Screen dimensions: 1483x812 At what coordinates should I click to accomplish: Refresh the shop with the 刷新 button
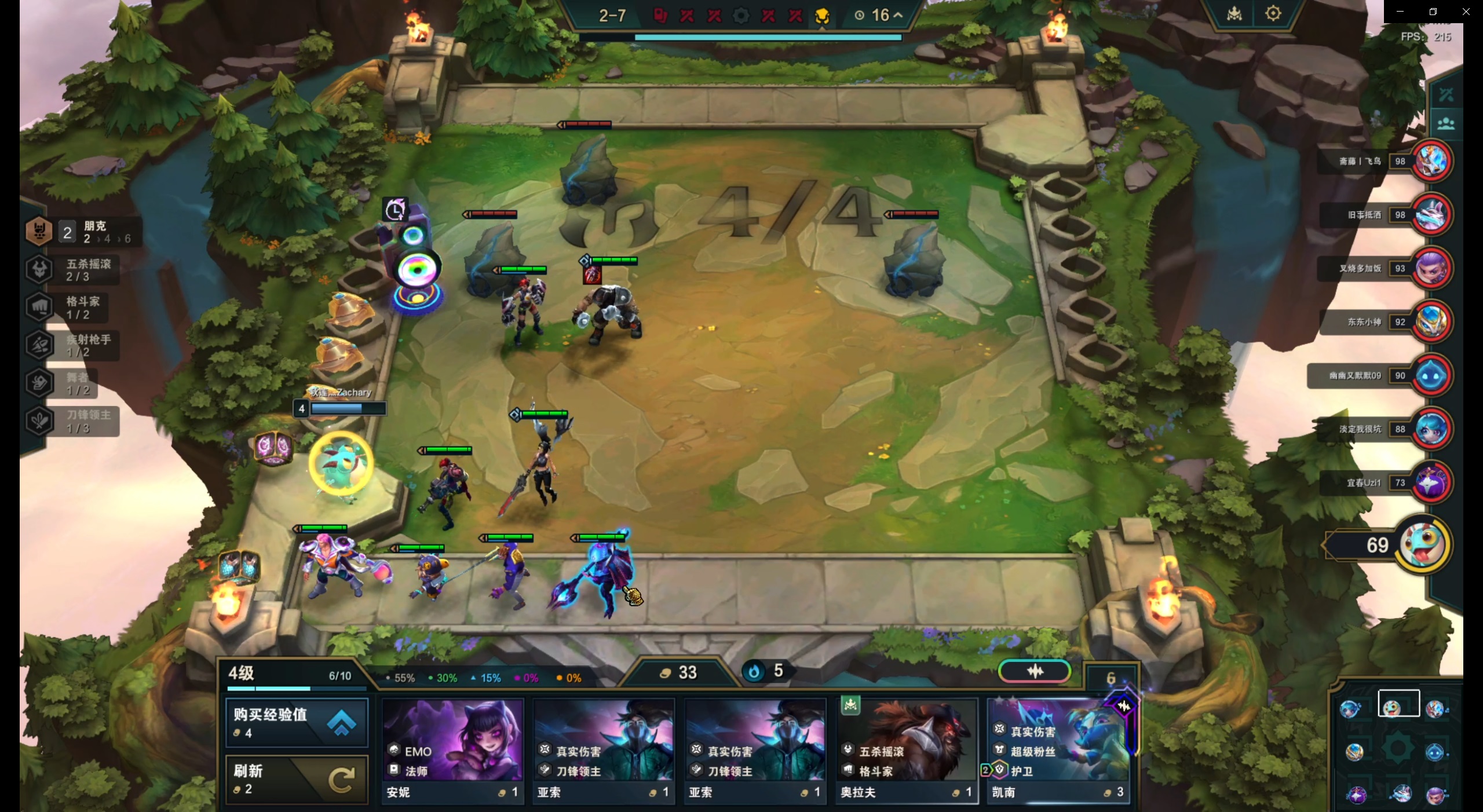[296, 779]
